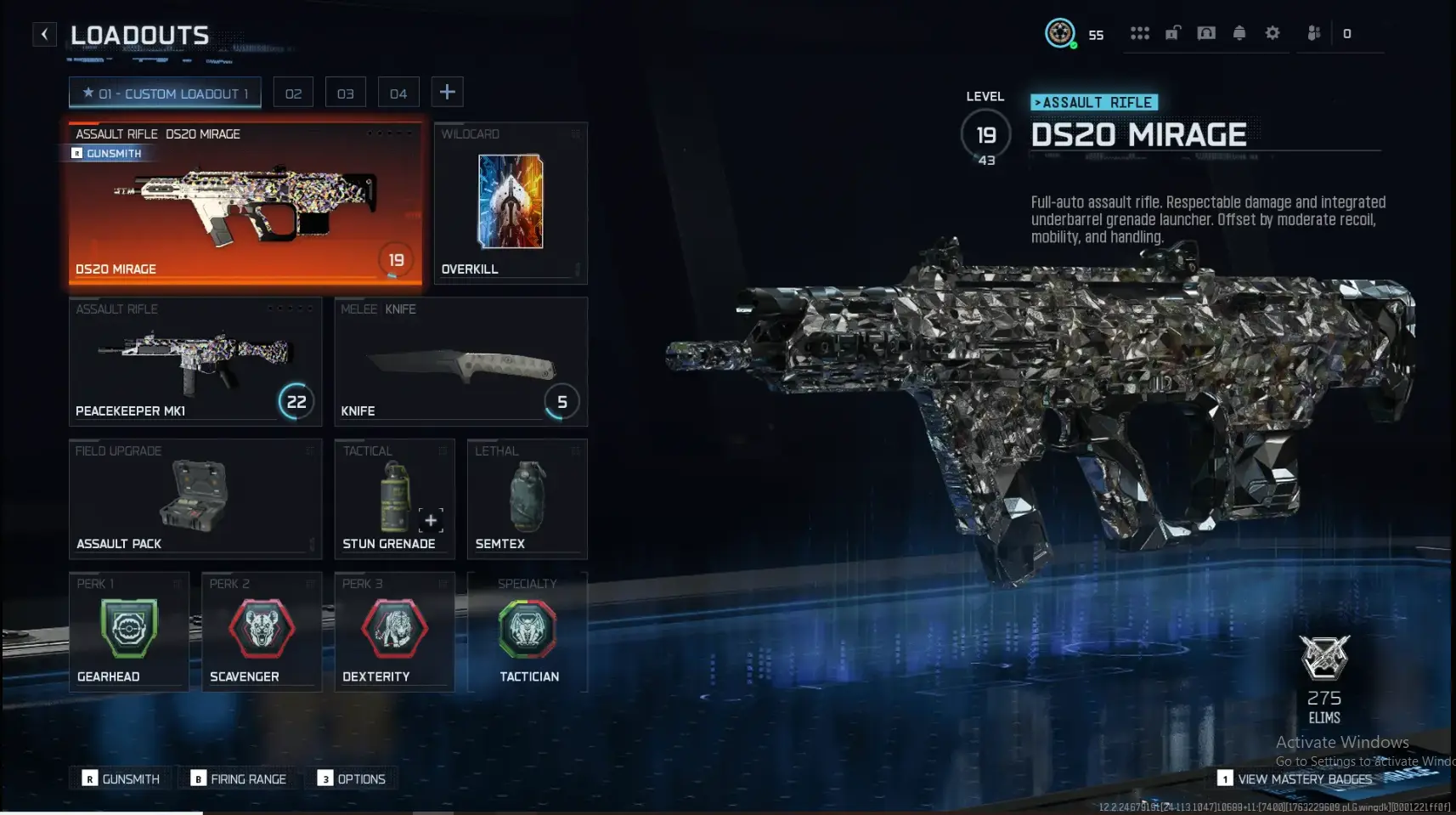The image size is (1456, 815).
Task: Open Gunsmith for the DS20 Mirage
Action: [x=108, y=153]
